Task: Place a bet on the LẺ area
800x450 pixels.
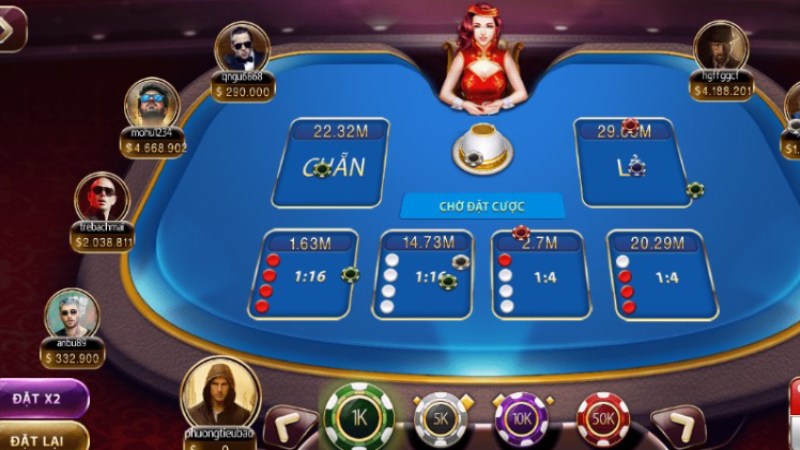Action: (630, 162)
